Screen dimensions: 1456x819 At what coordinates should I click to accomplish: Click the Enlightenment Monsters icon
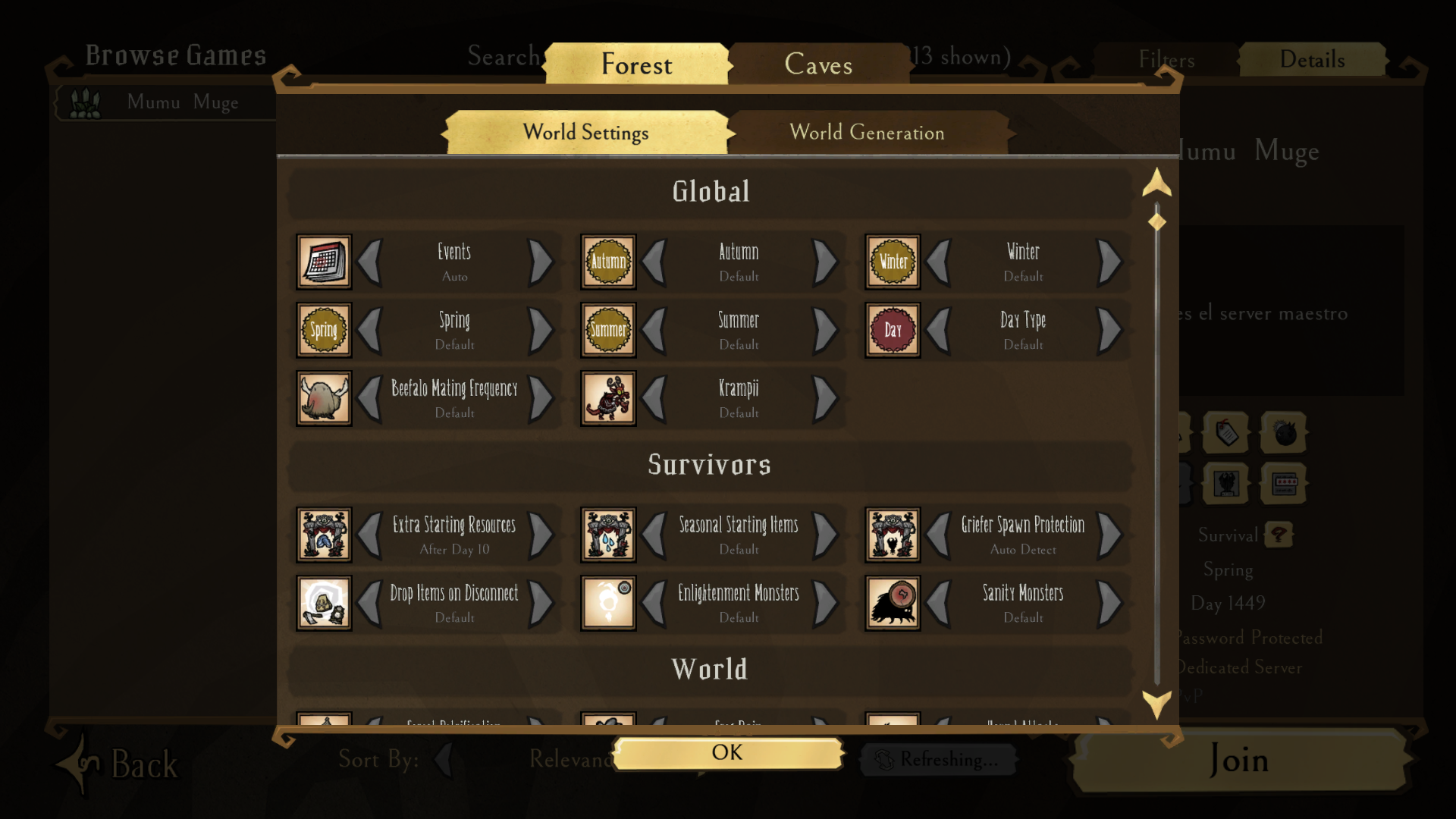point(607,603)
